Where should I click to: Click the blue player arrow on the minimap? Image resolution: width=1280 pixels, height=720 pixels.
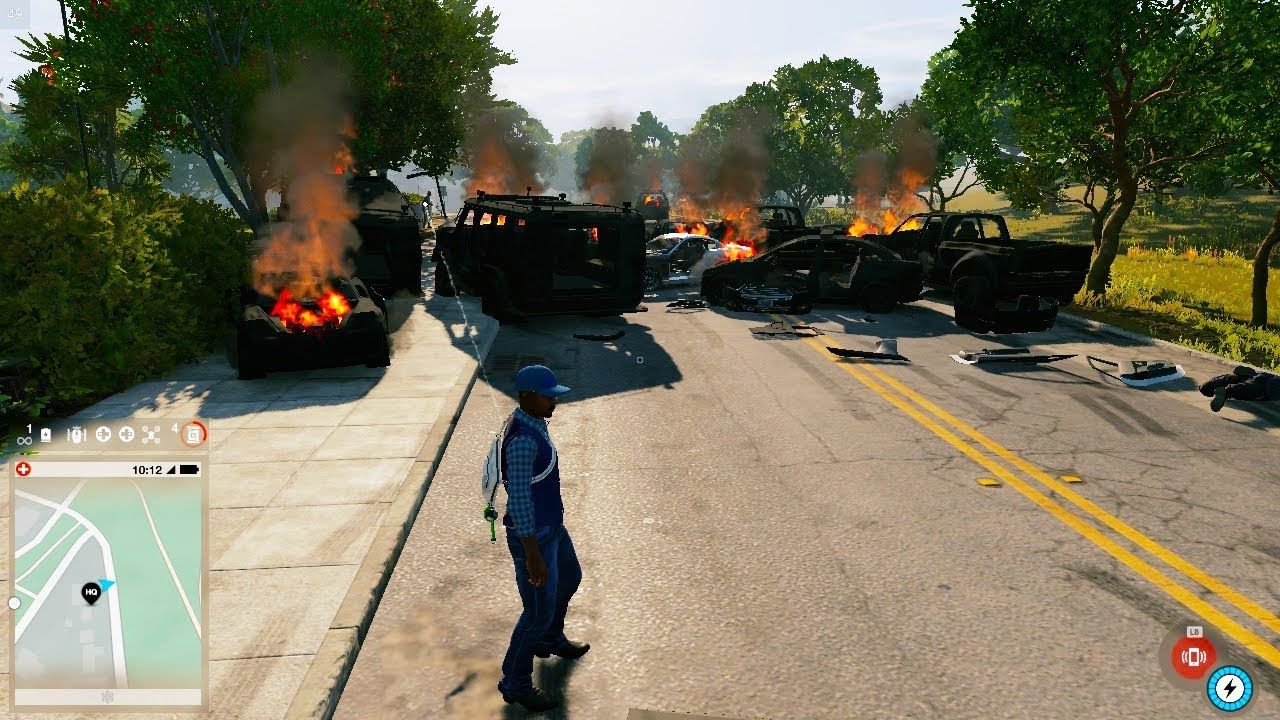107,584
